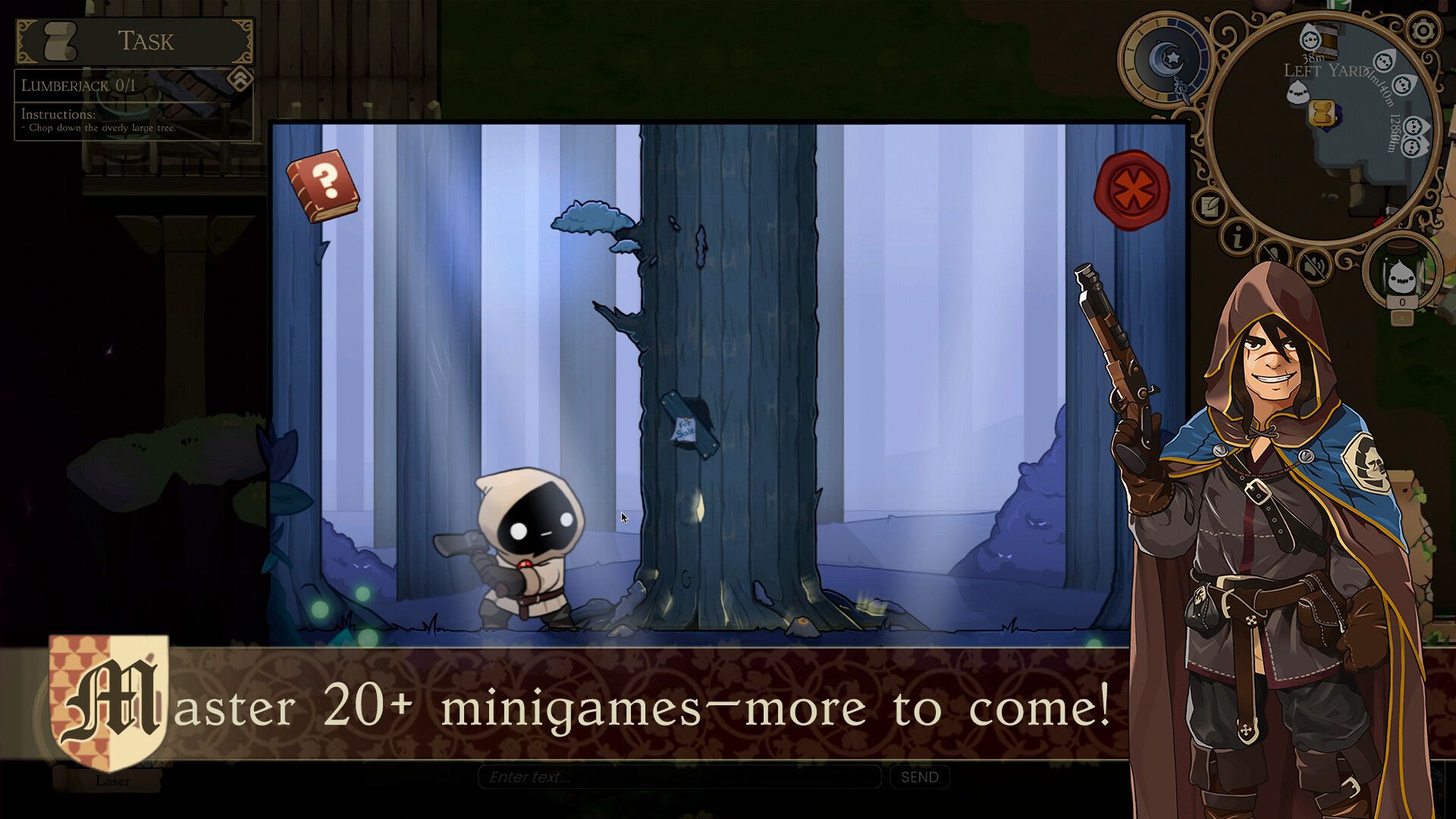1456x819 pixels.
Task: Mute game audio with the crossed speaker icon
Action: tap(1312, 264)
